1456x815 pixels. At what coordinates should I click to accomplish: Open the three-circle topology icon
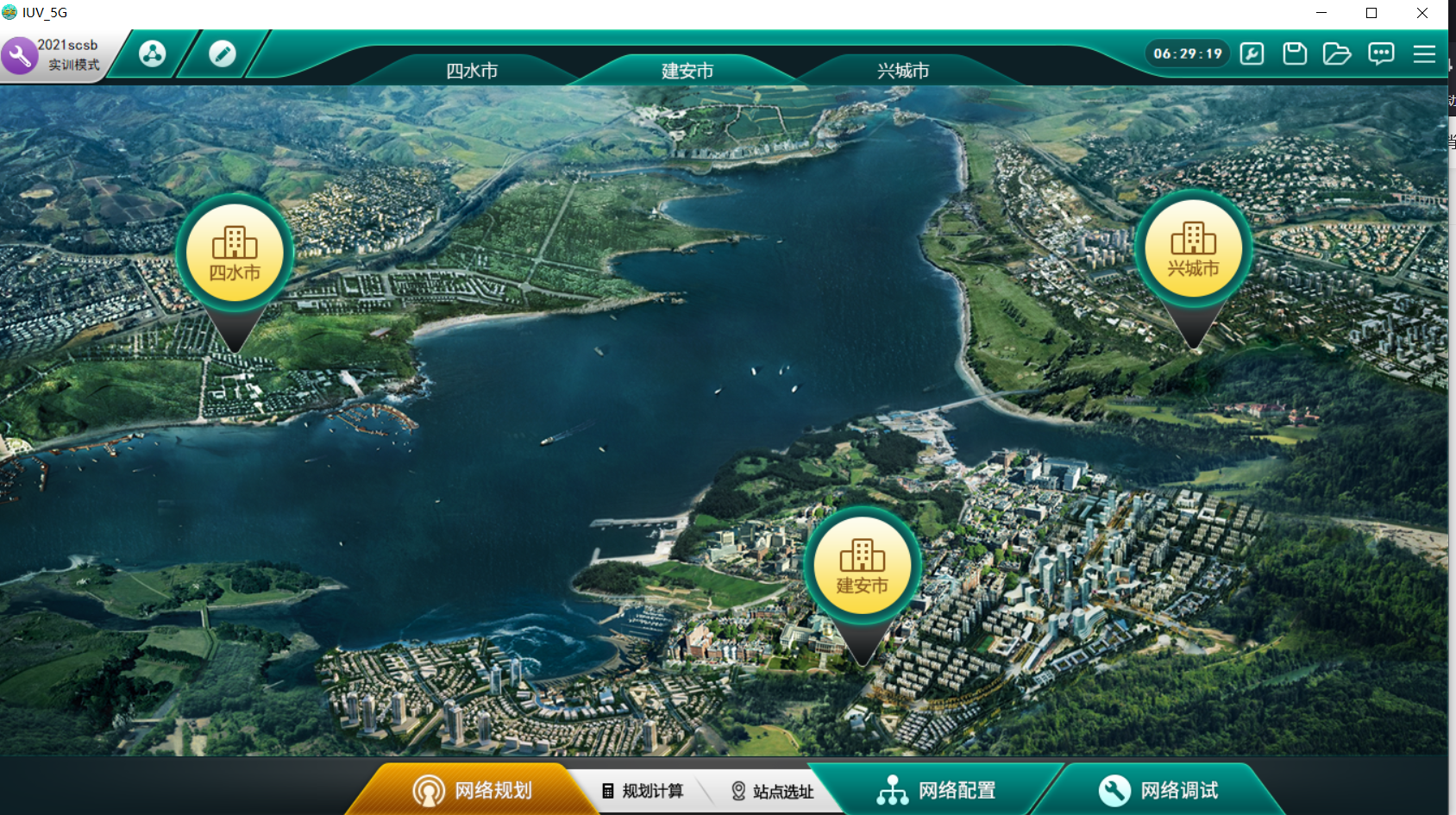pos(153,54)
